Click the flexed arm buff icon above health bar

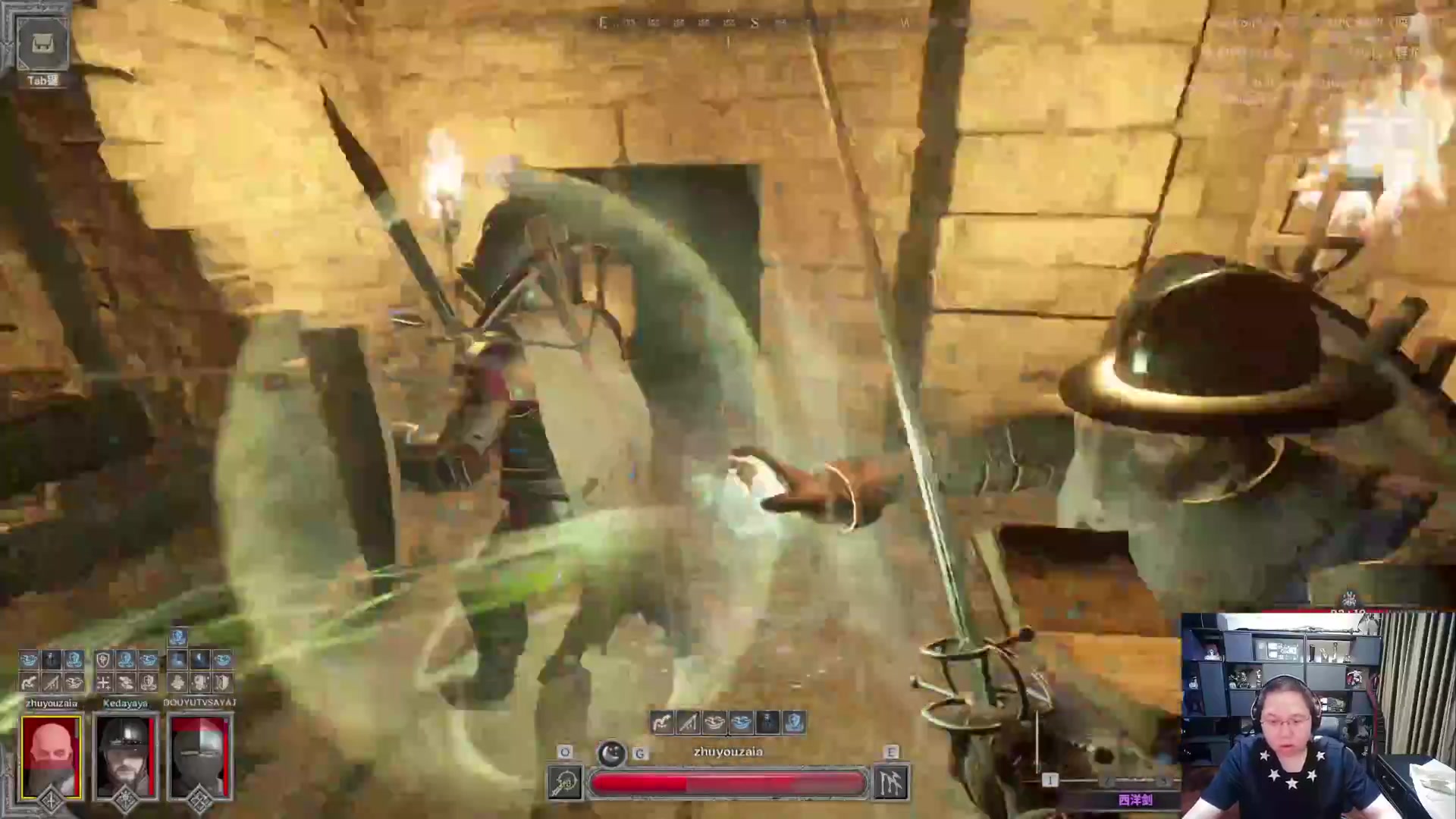click(662, 723)
